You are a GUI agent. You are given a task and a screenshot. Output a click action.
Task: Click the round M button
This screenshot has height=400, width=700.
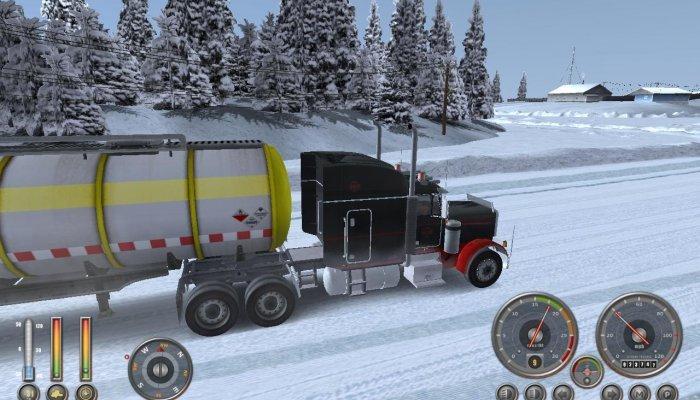(638, 392)
